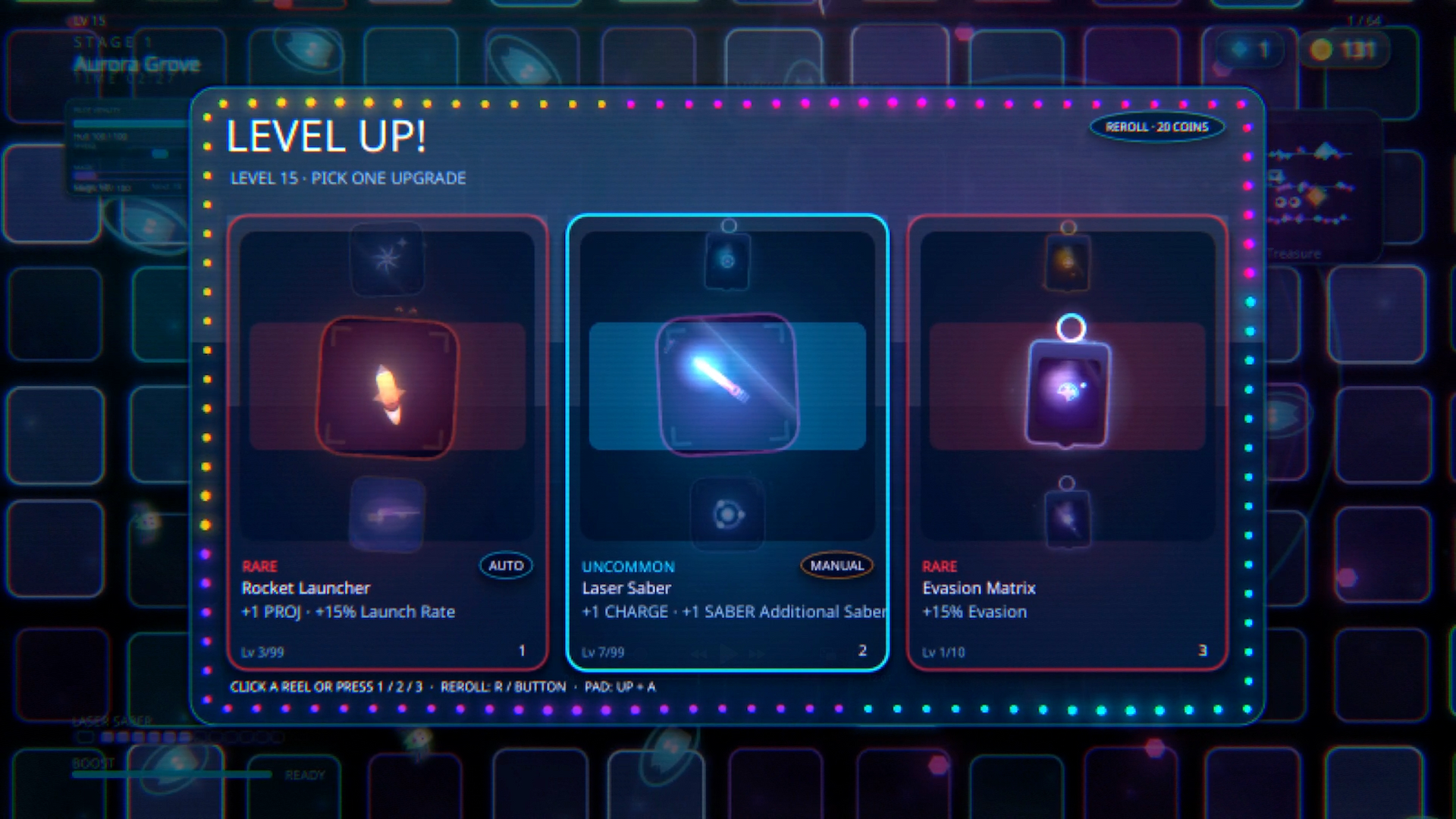Click the gun weapon icon below the Rocket Launcher
Viewport: 1456px width, 819px height.
pos(388,514)
